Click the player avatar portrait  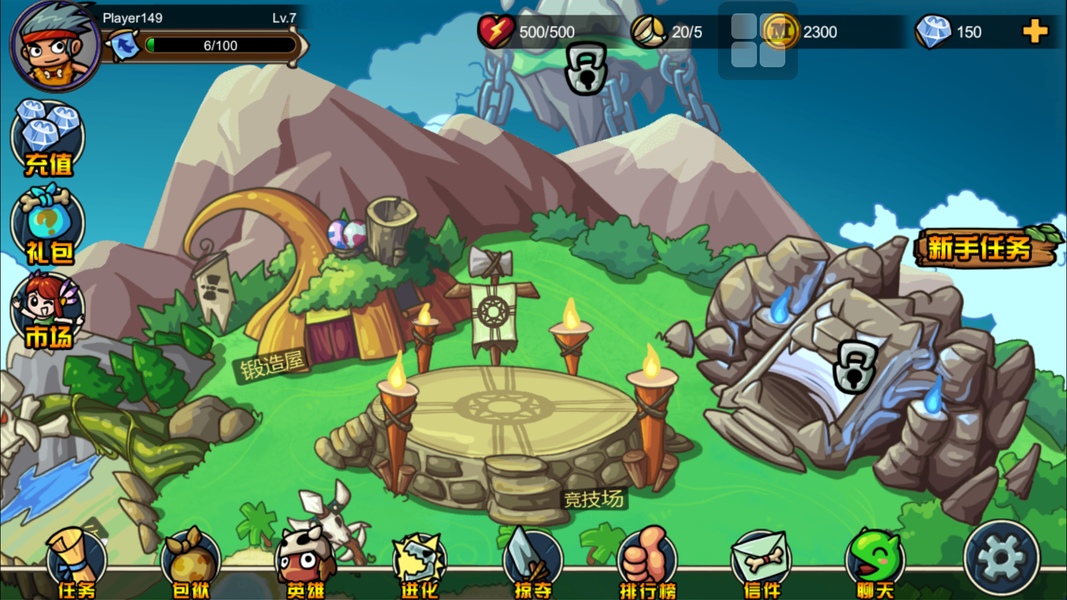click(55, 45)
